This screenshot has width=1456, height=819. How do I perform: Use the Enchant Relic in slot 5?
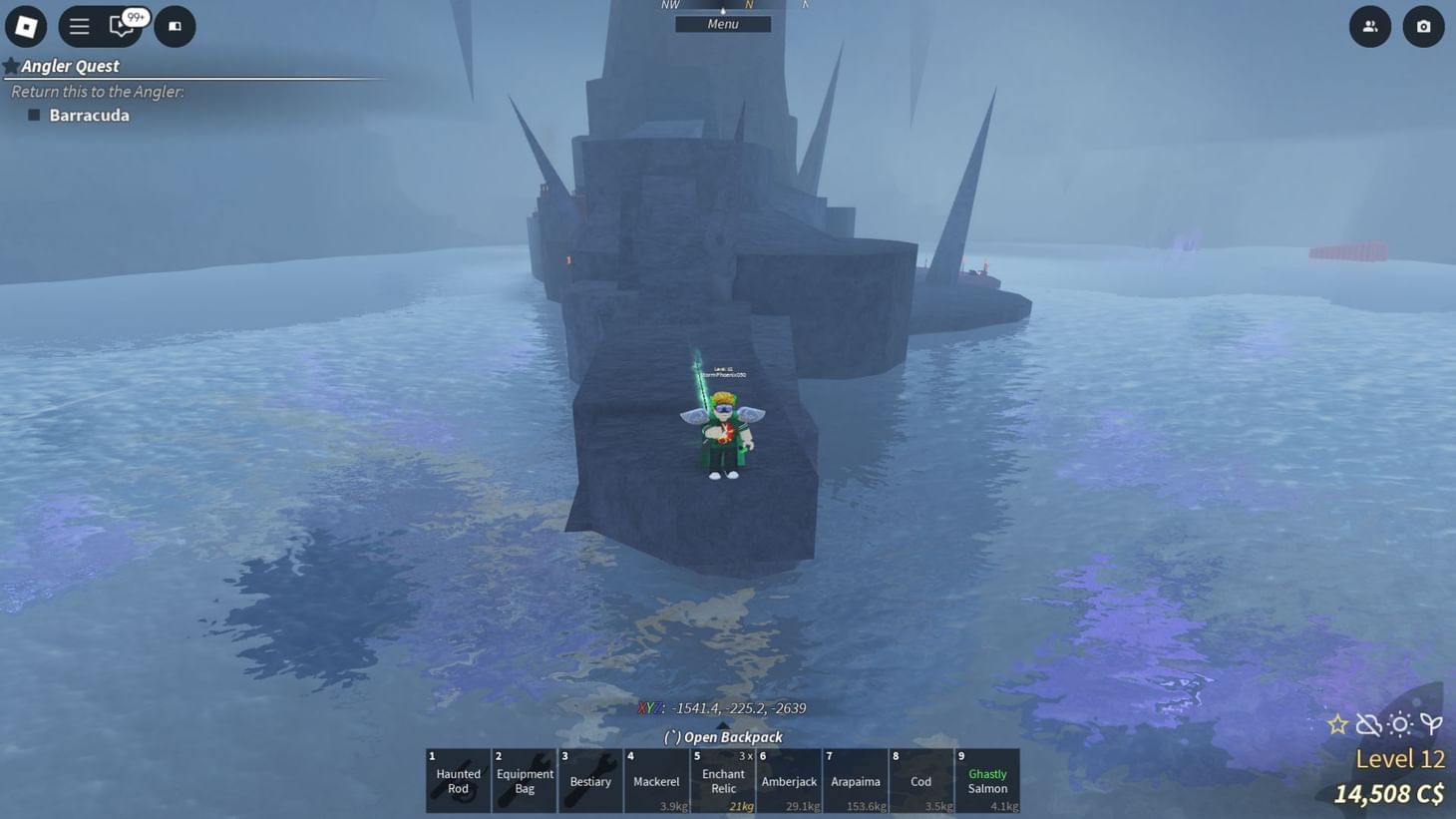click(722, 781)
